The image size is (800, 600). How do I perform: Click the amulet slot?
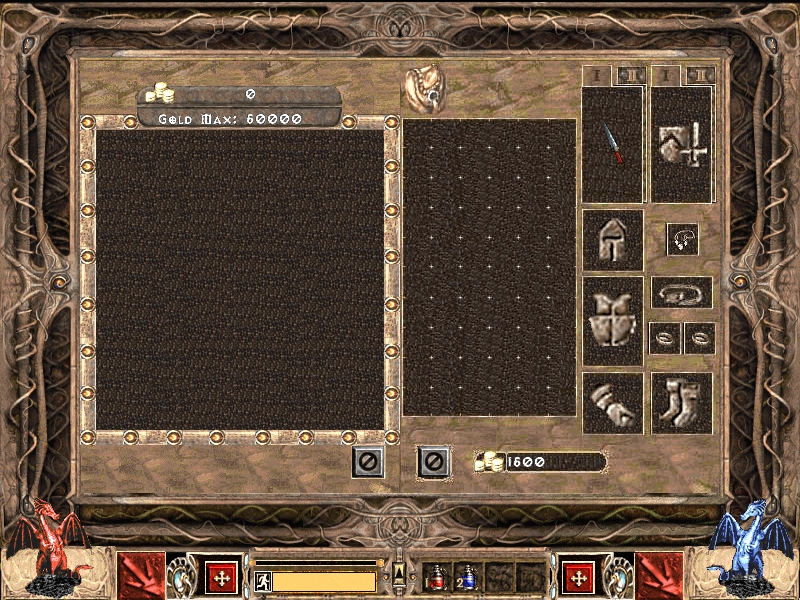click(x=682, y=239)
